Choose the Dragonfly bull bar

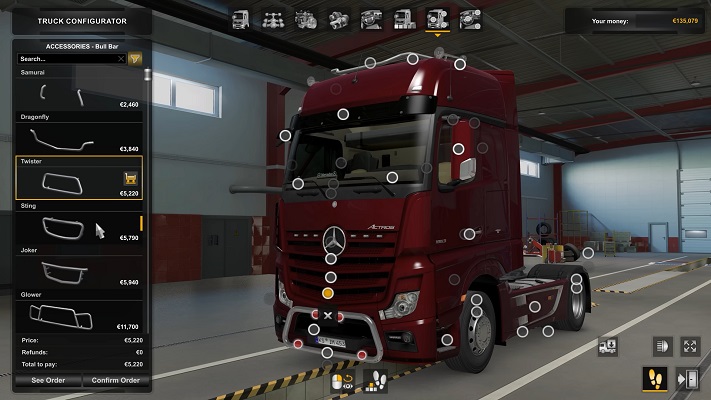click(79, 136)
